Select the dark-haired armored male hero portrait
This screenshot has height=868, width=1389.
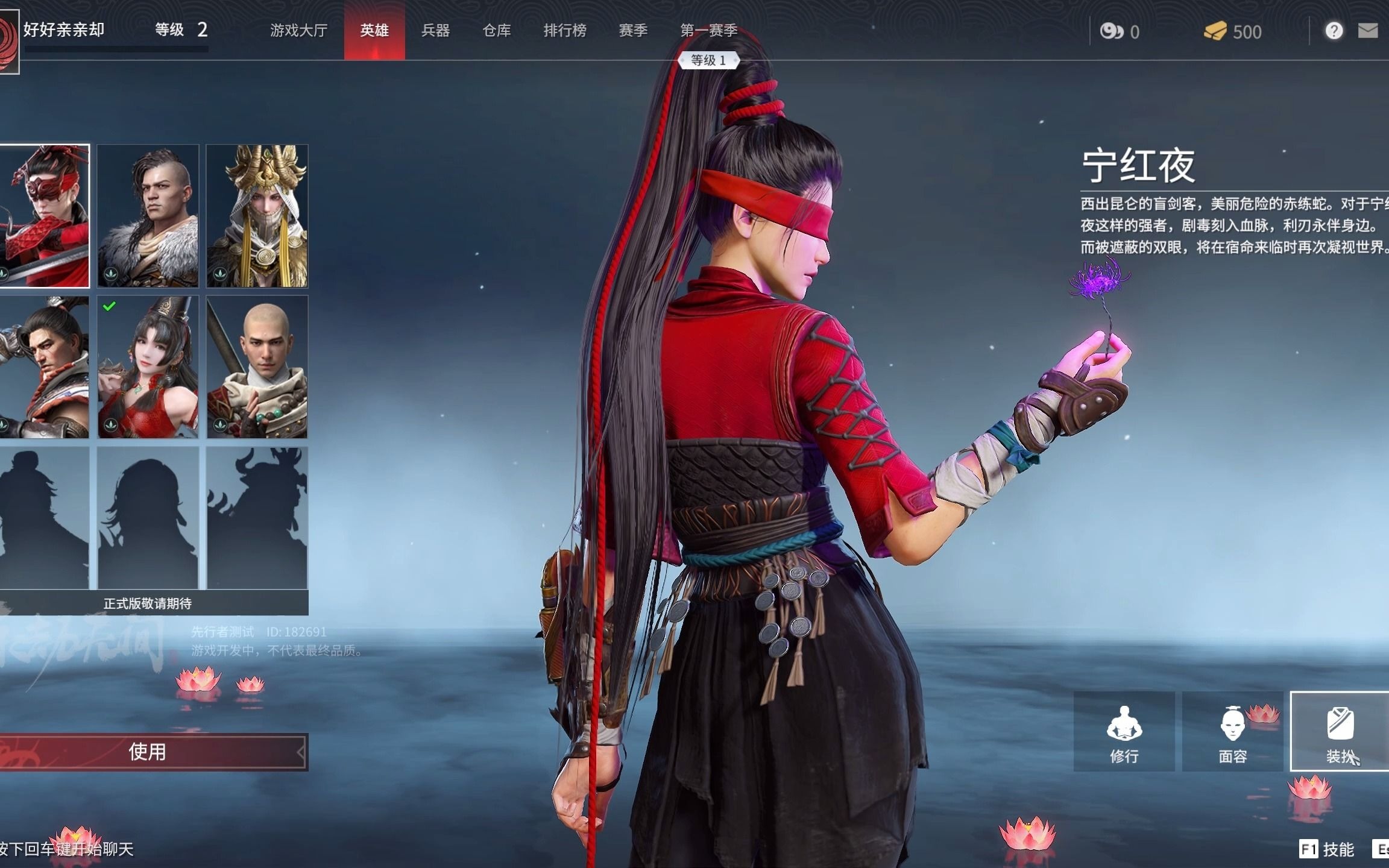coord(44,366)
